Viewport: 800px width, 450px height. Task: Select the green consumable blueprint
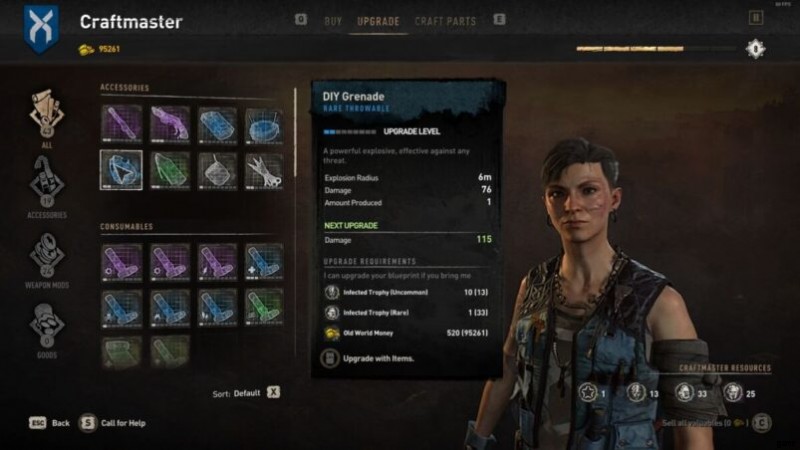(264, 306)
